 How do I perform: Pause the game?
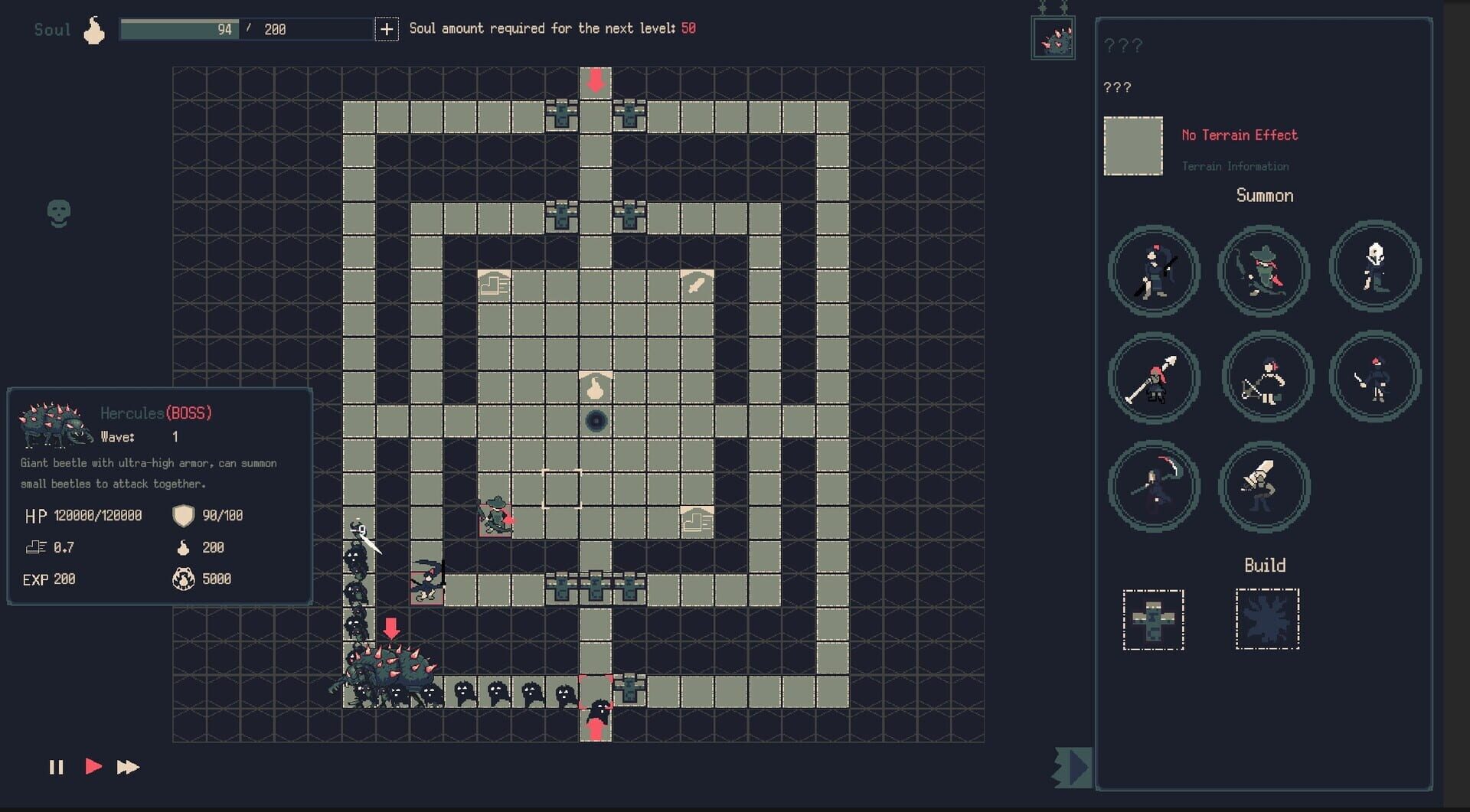57,768
